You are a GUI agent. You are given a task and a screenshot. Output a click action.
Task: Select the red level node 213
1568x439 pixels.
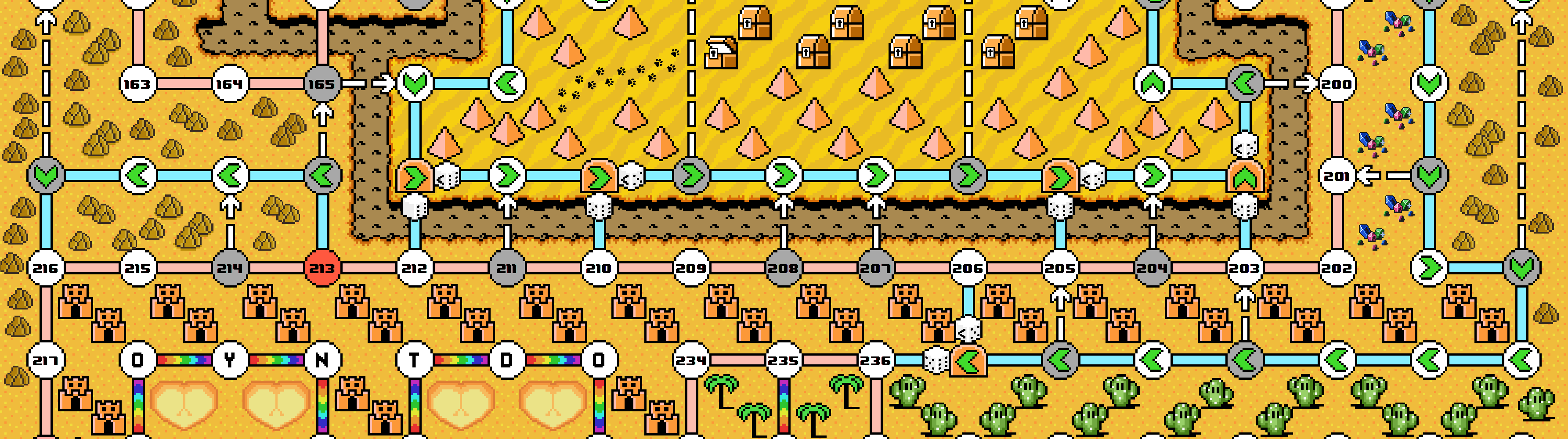(322, 268)
